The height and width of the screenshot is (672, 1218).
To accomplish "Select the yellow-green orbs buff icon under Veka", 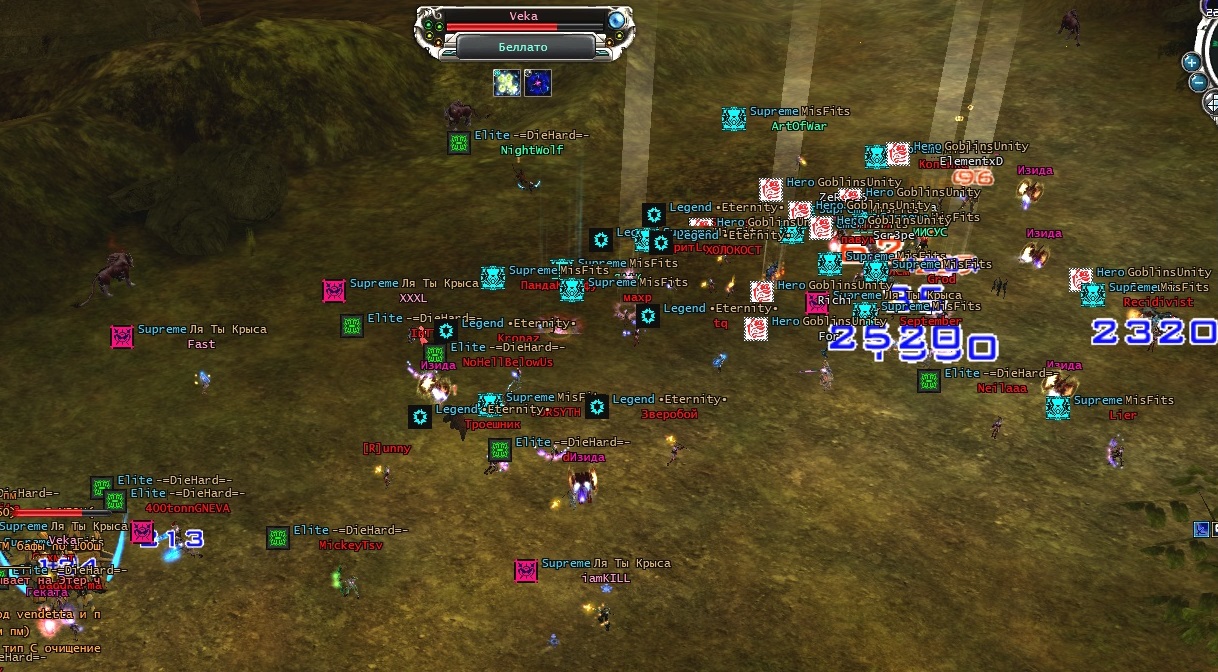I will 507,83.
